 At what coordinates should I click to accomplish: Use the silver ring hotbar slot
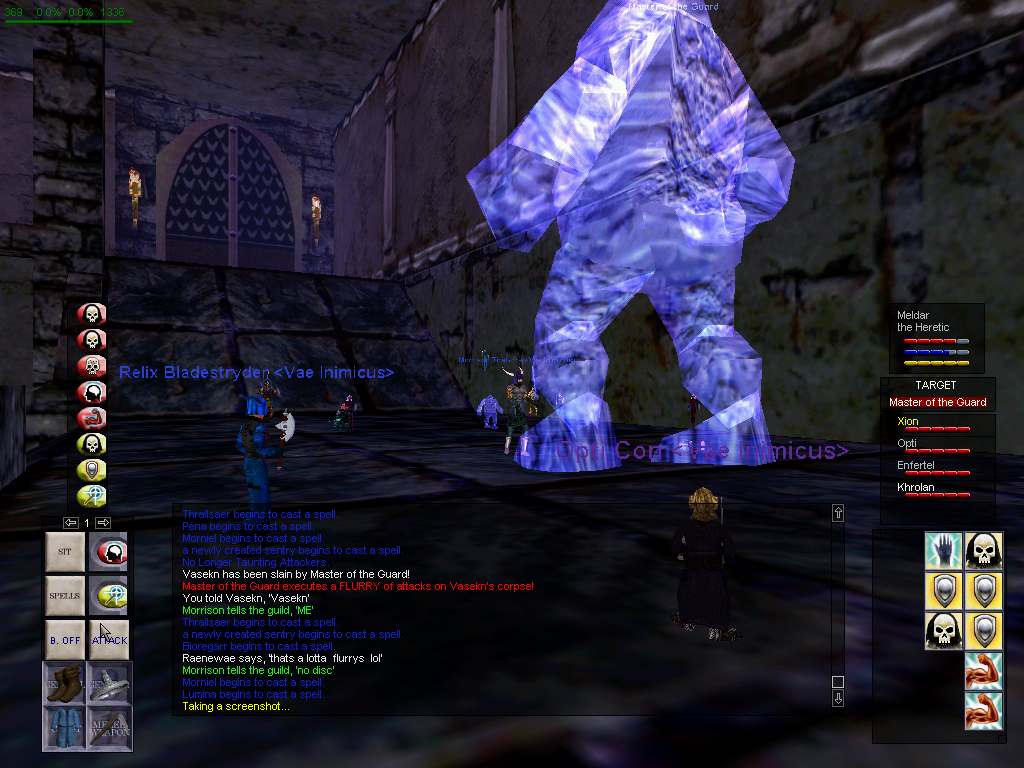tap(109, 684)
